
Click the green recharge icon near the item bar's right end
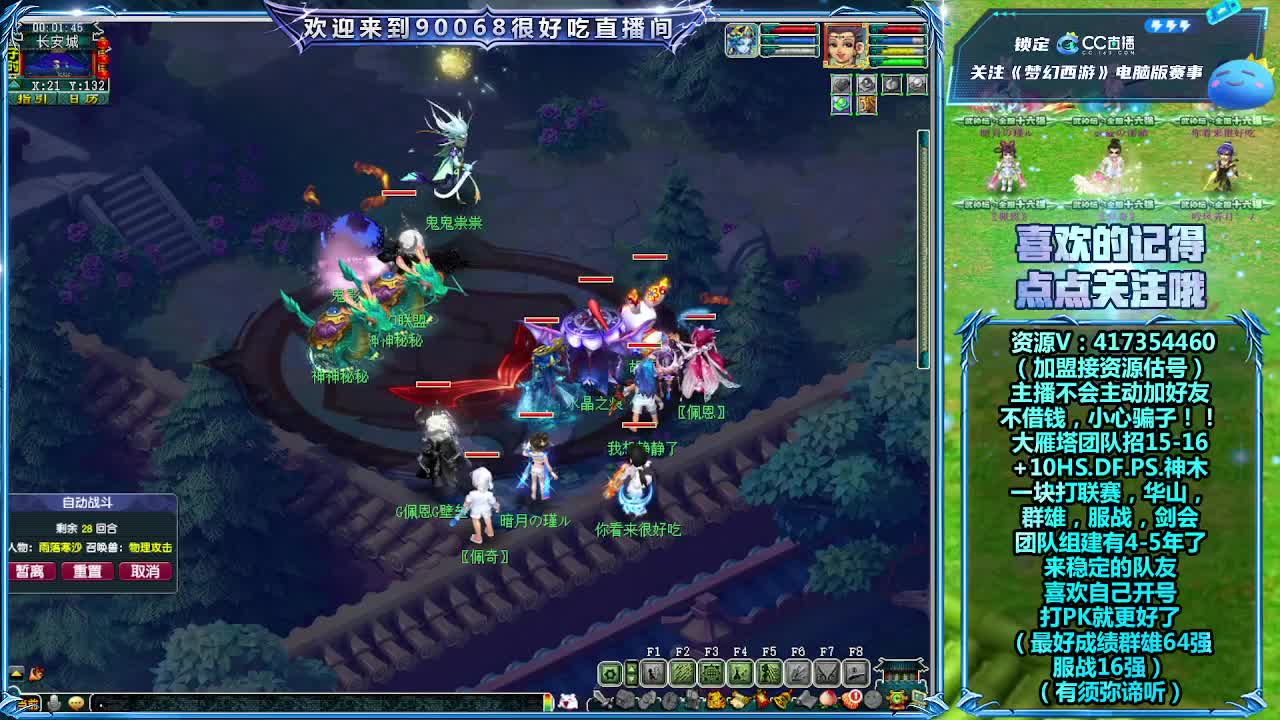click(x=896, y=699)
